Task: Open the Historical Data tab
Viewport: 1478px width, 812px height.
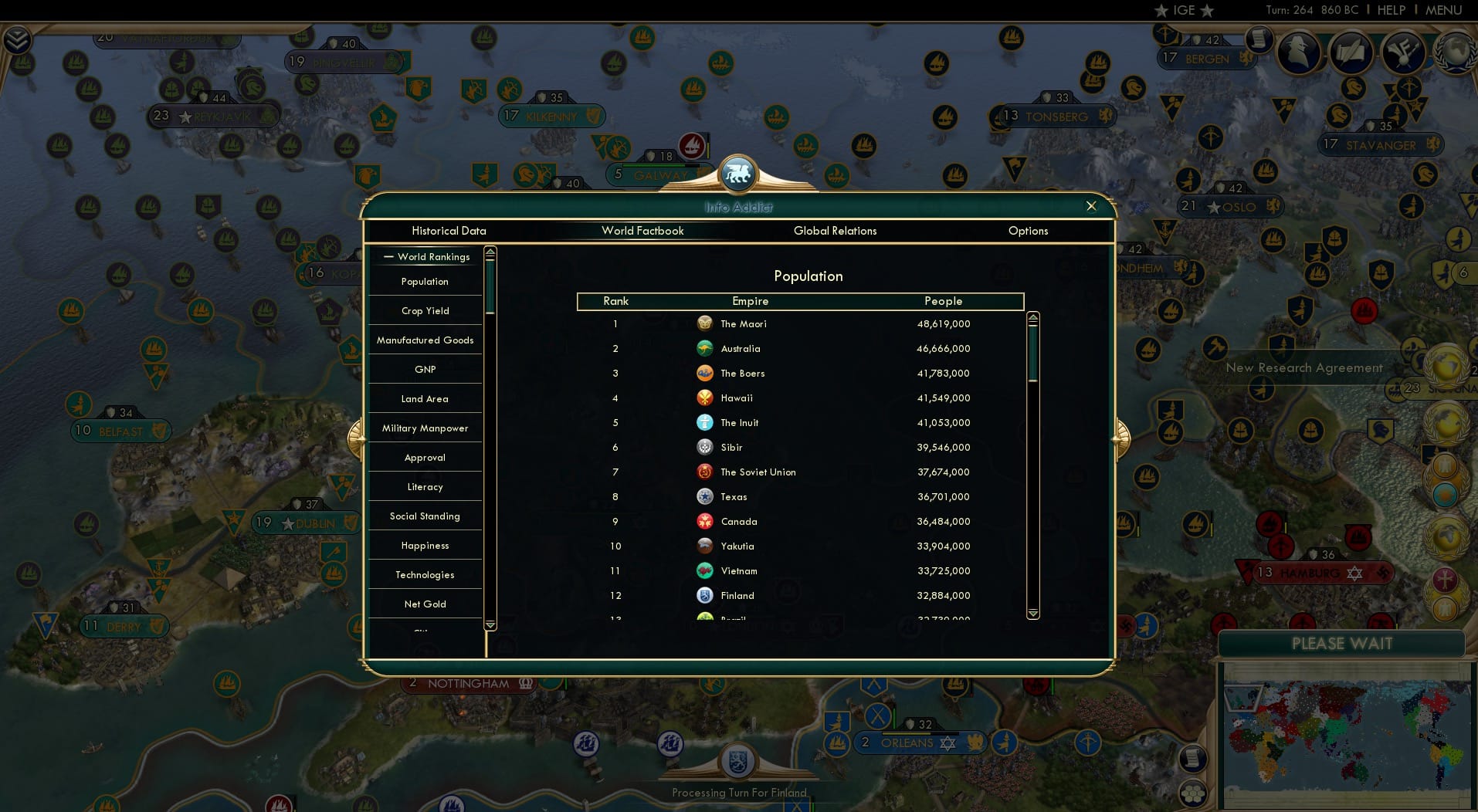Action: coord(449,231)
